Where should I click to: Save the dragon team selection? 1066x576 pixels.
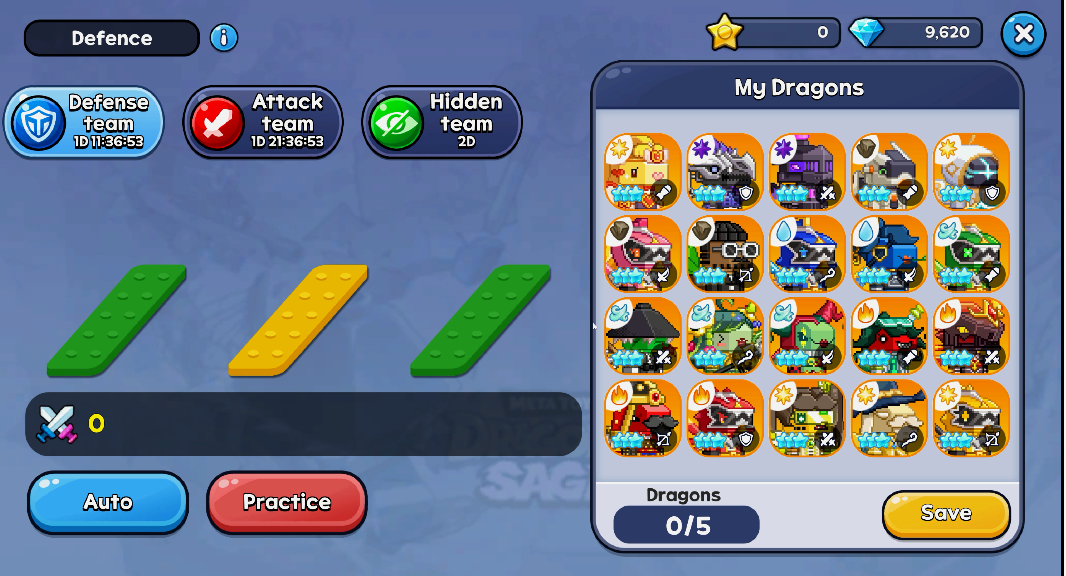coord(946,514)
